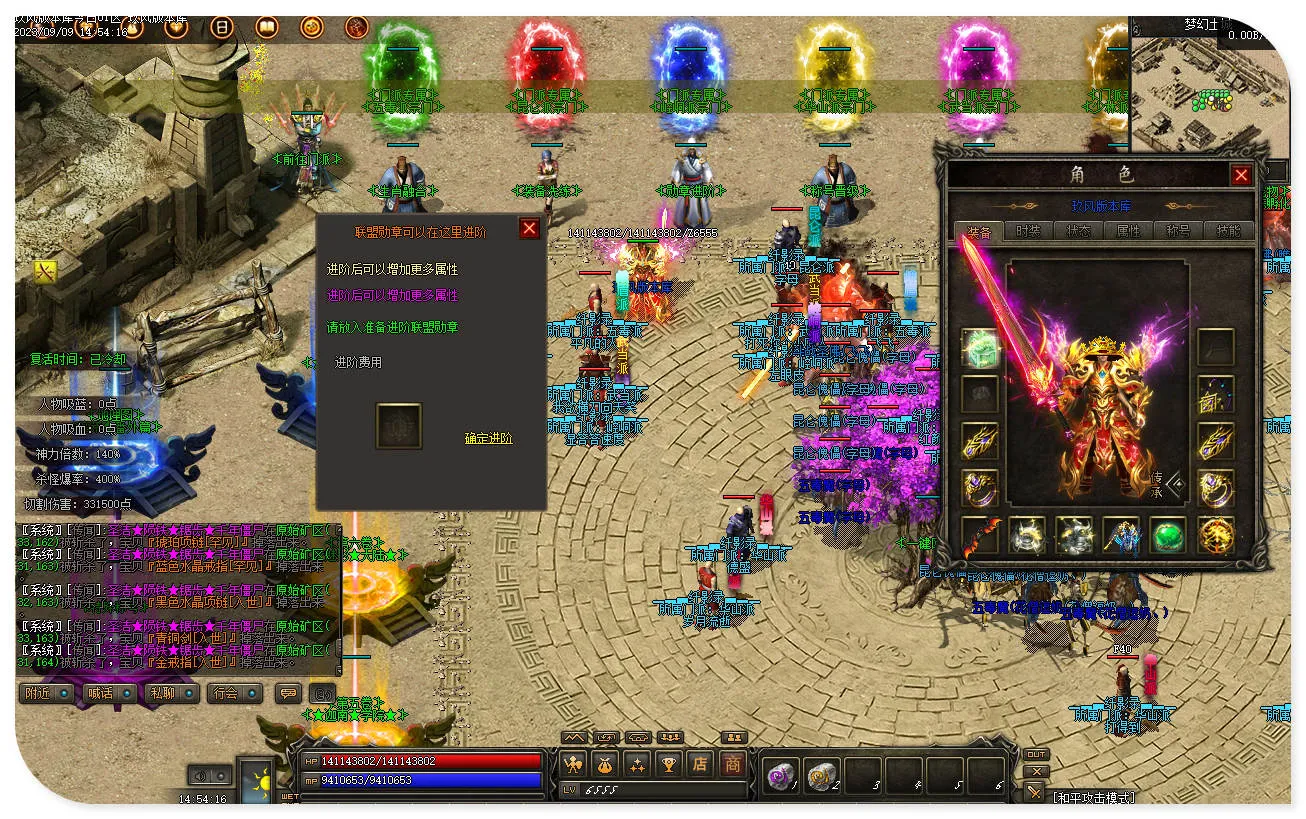Switch to the 时装 fashion tab
The height and width of the screenshot is (819, 1306).
1028,231
